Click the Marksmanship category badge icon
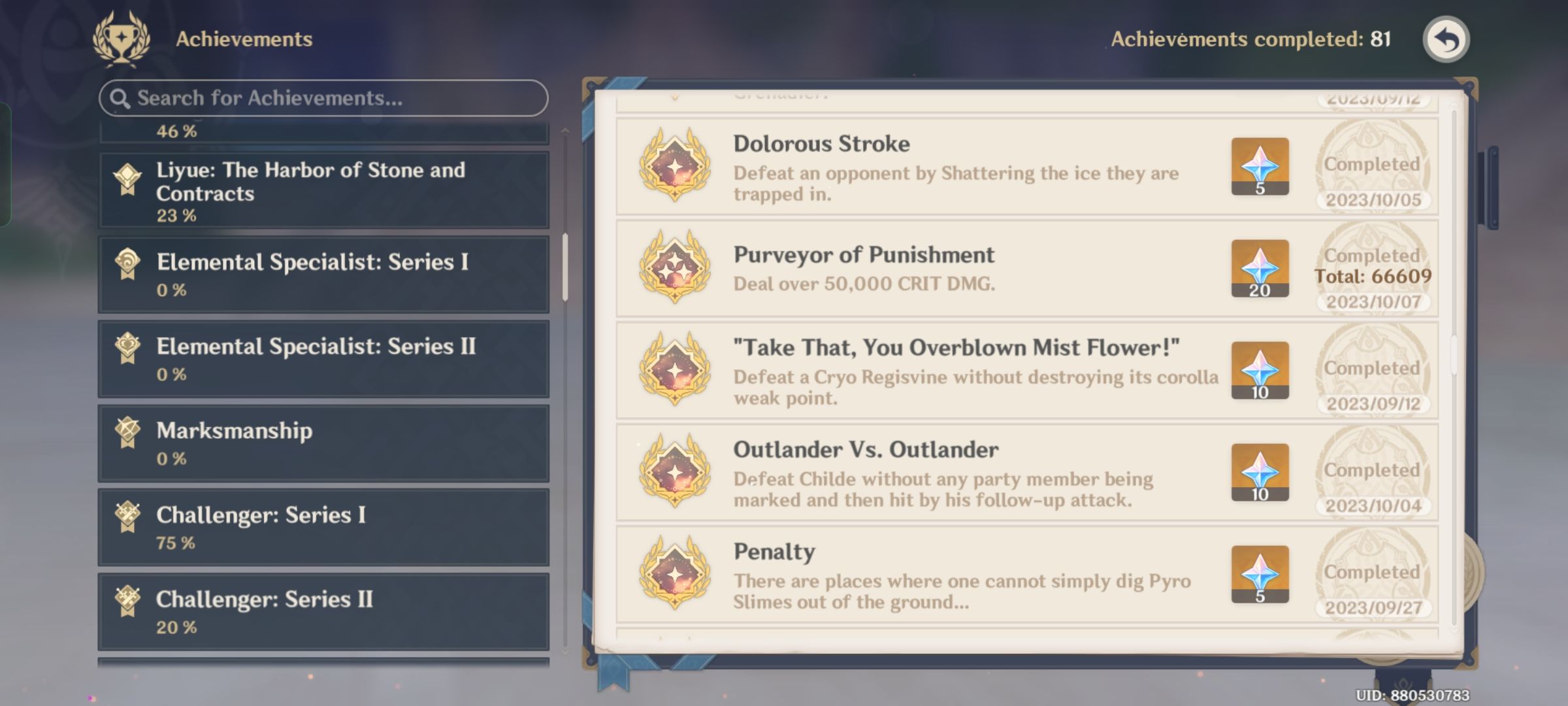The image size is (1568, 706). click(128, 431)
